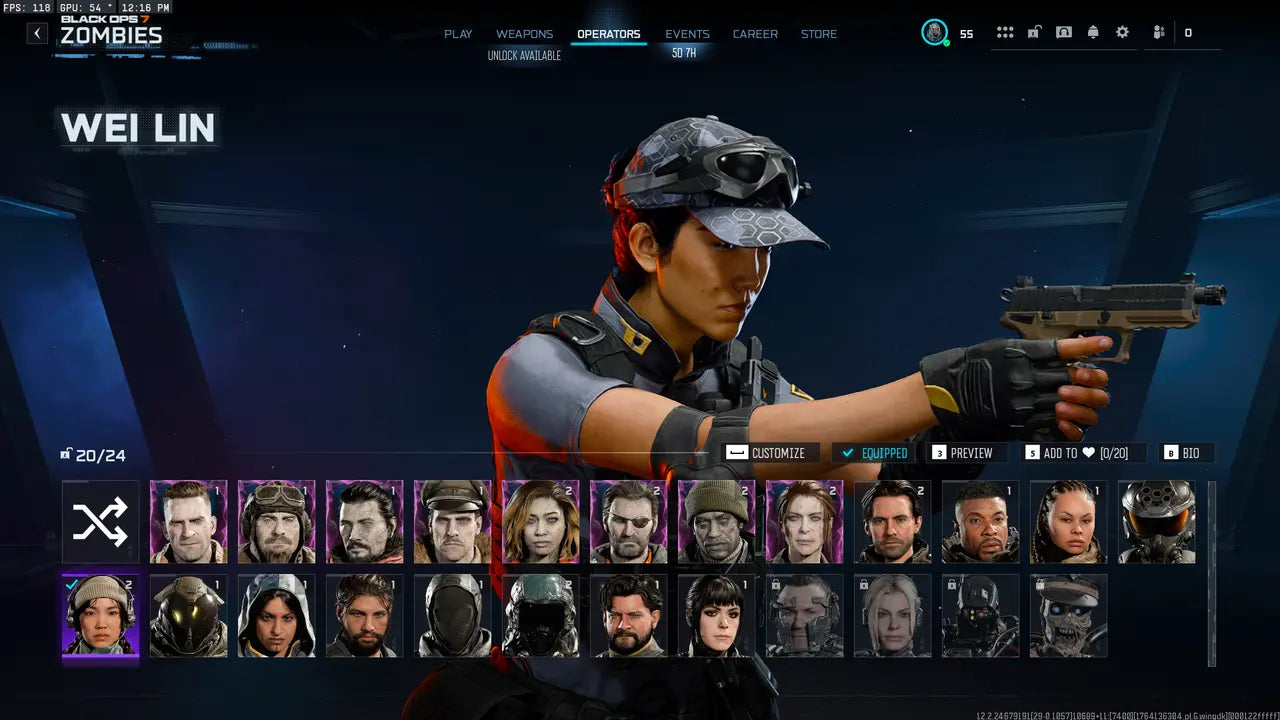Switch to the Play tab
The width and height of the screenshot is (1280, 720).
point(458,34)
